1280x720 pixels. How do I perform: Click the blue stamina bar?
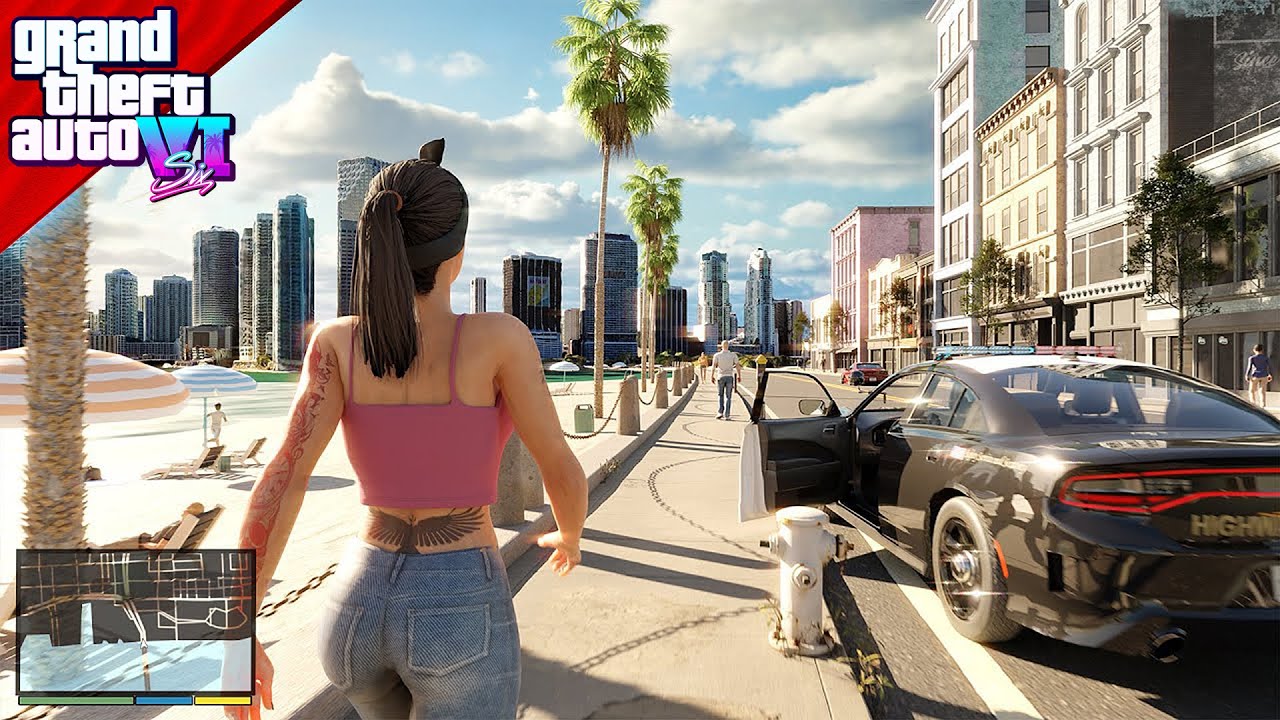[162, 700]
